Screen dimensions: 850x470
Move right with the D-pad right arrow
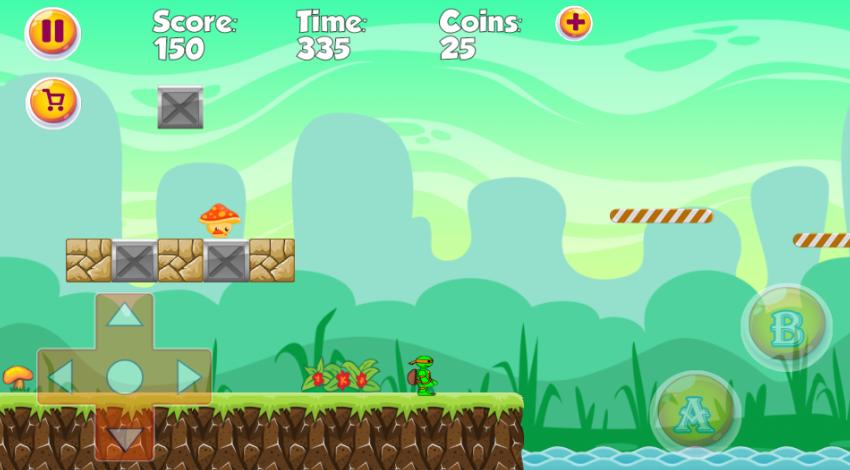coord(188,377)
